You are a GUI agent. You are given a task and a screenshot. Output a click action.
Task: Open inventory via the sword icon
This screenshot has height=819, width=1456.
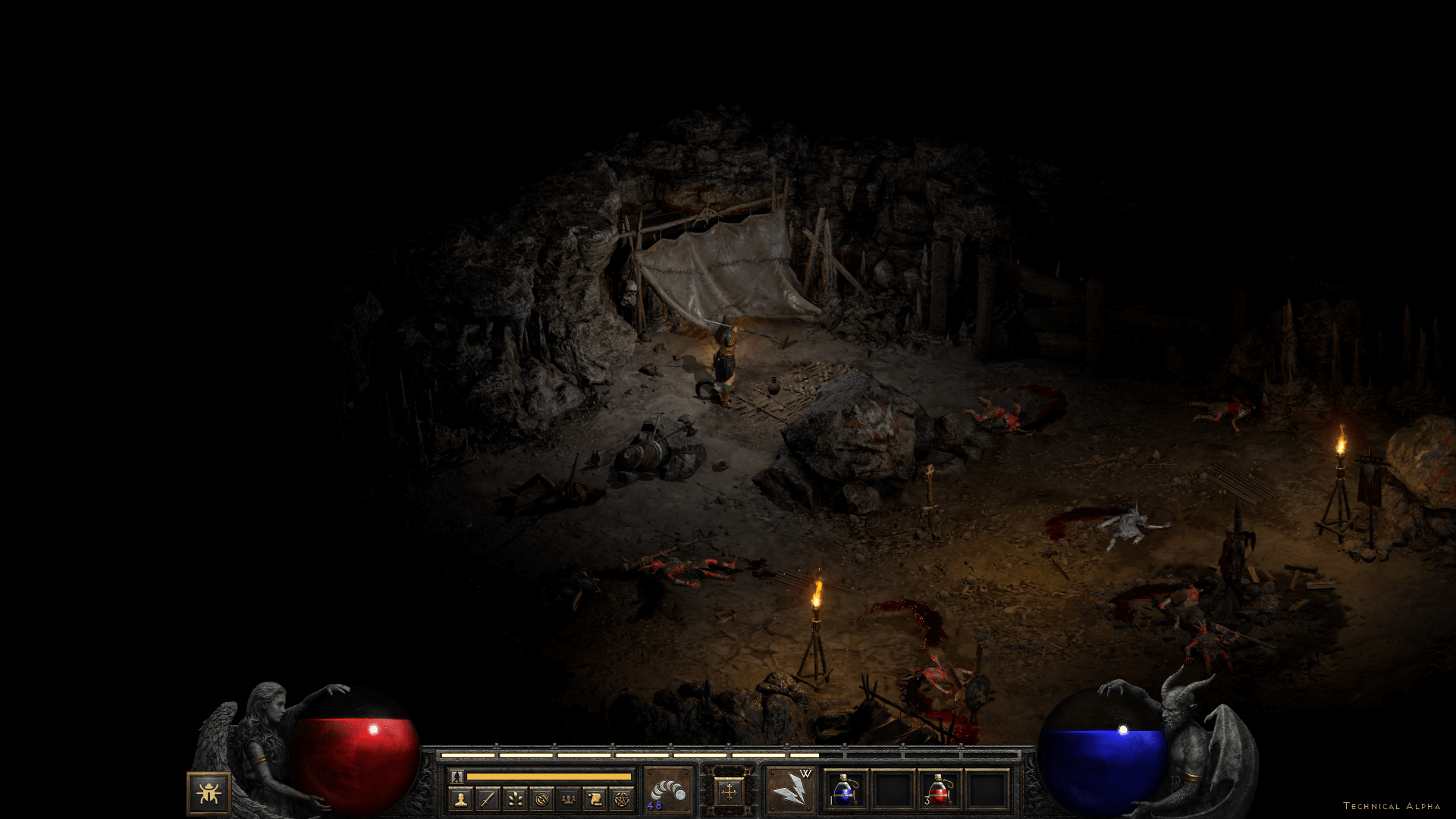coord(488,799)
